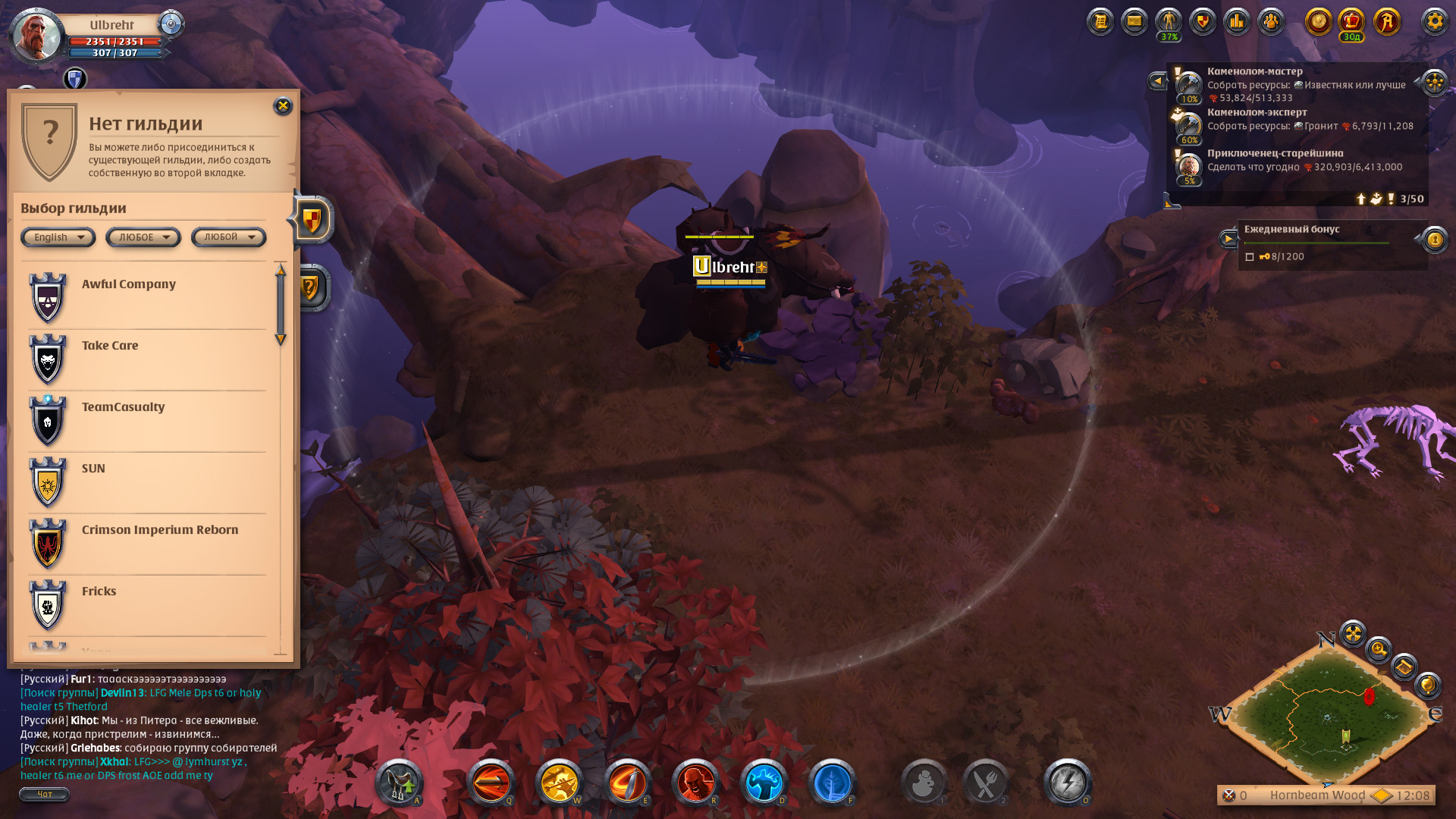
Task: Use the blue flex D ability
Action: click(x=764, y=782)
